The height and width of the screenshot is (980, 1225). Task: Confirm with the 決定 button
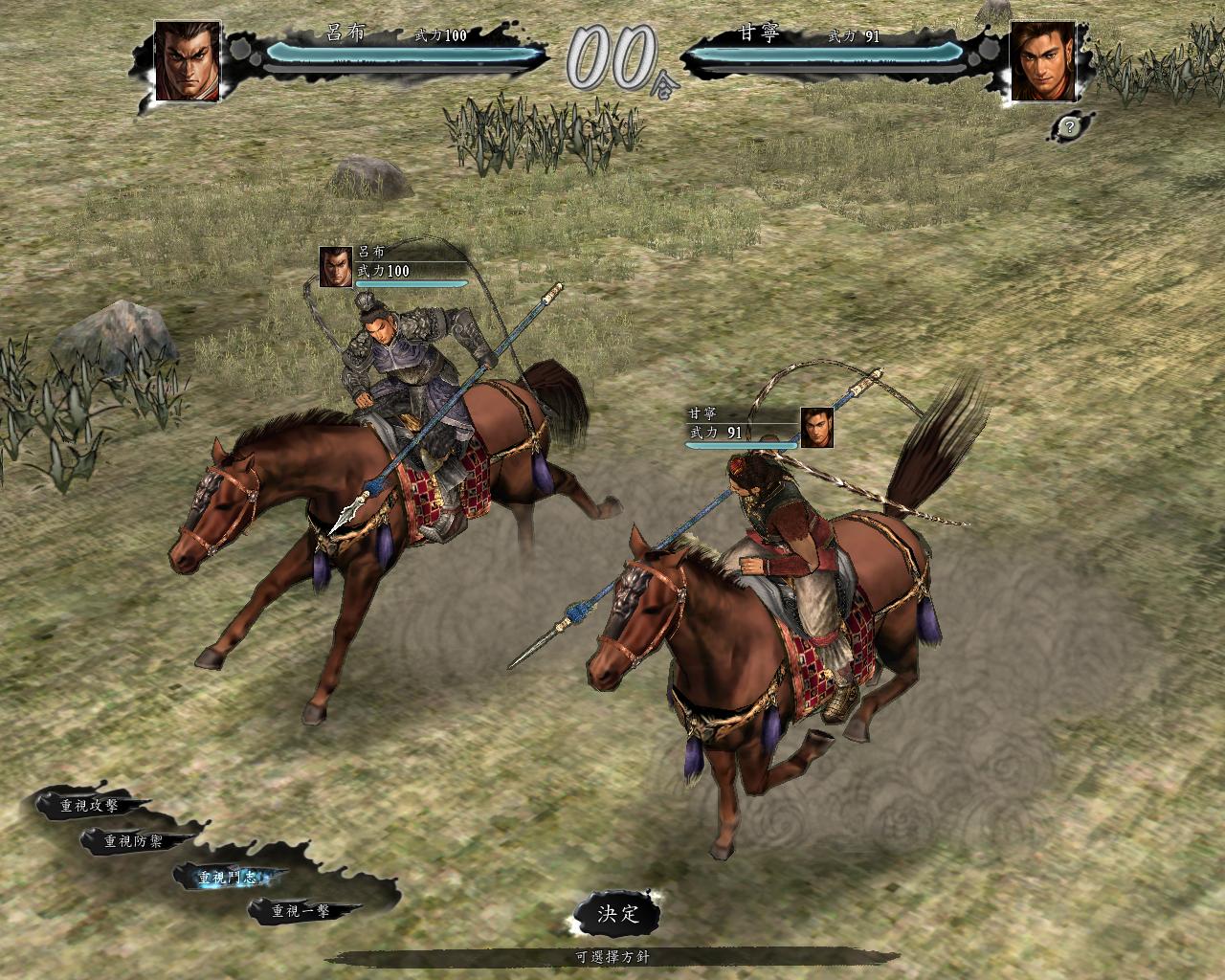click(617, 913)
